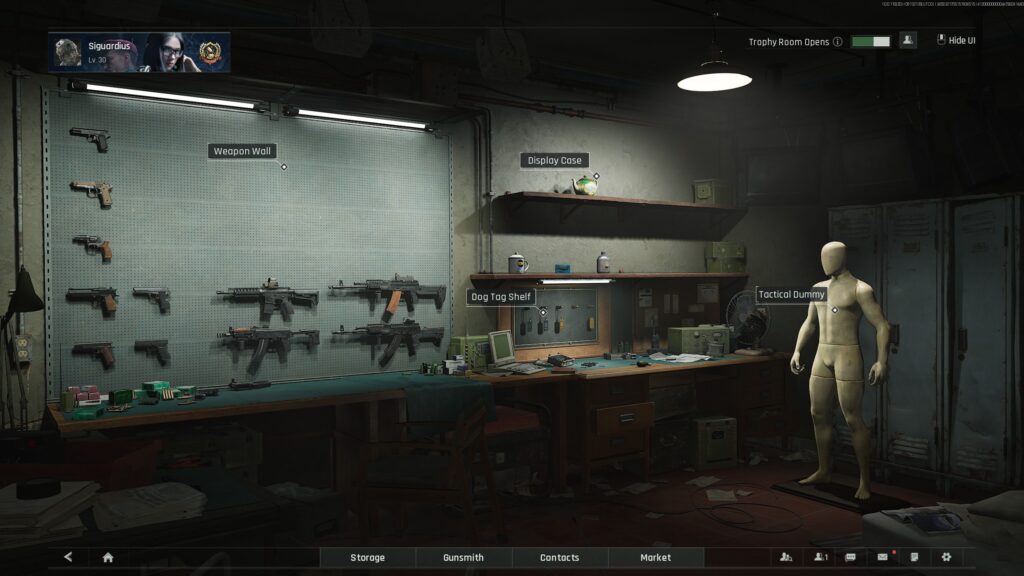Return to the home screen

click(x=108, y=557)
